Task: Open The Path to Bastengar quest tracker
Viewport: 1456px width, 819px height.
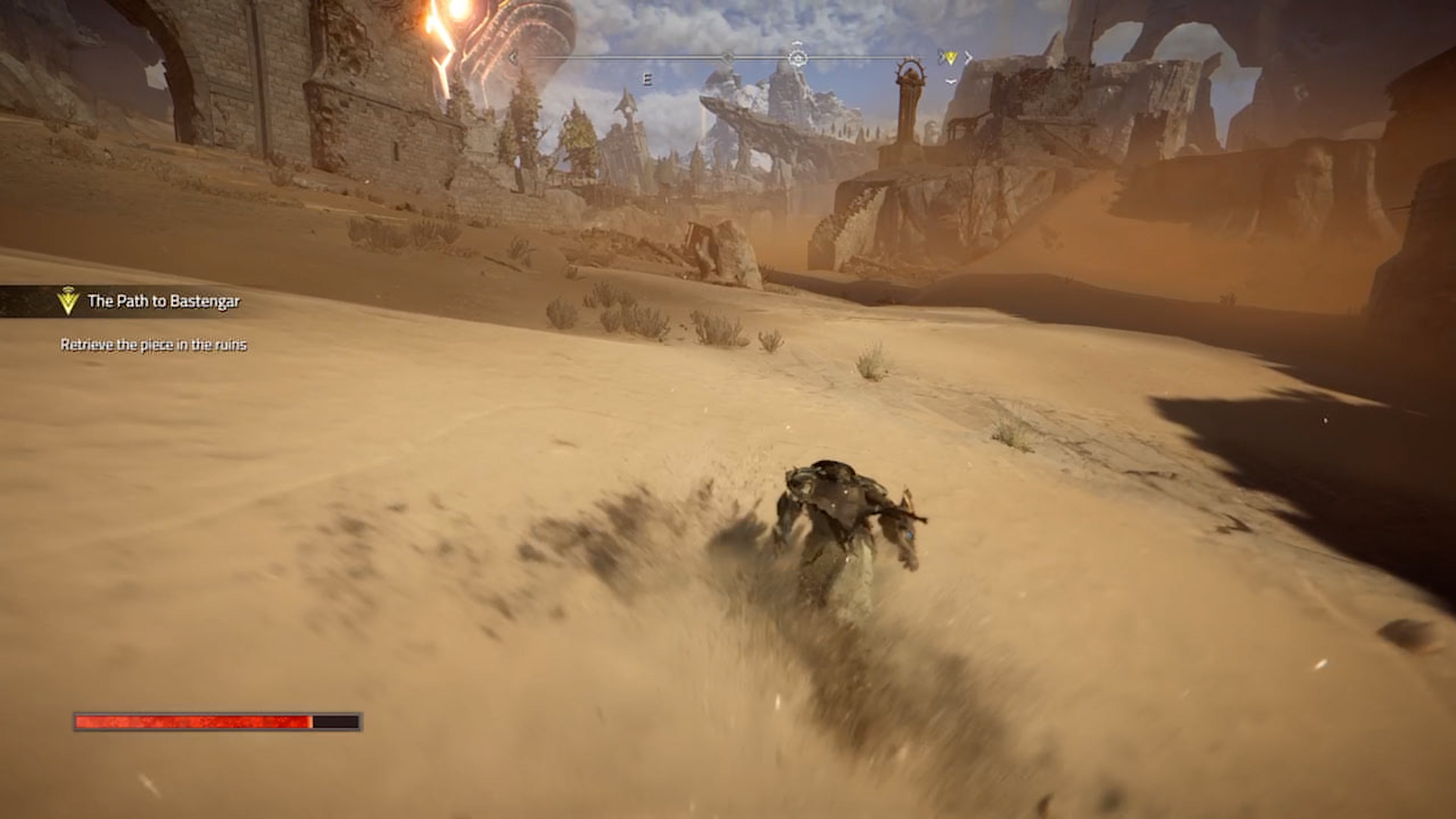Action: point(163,302)
